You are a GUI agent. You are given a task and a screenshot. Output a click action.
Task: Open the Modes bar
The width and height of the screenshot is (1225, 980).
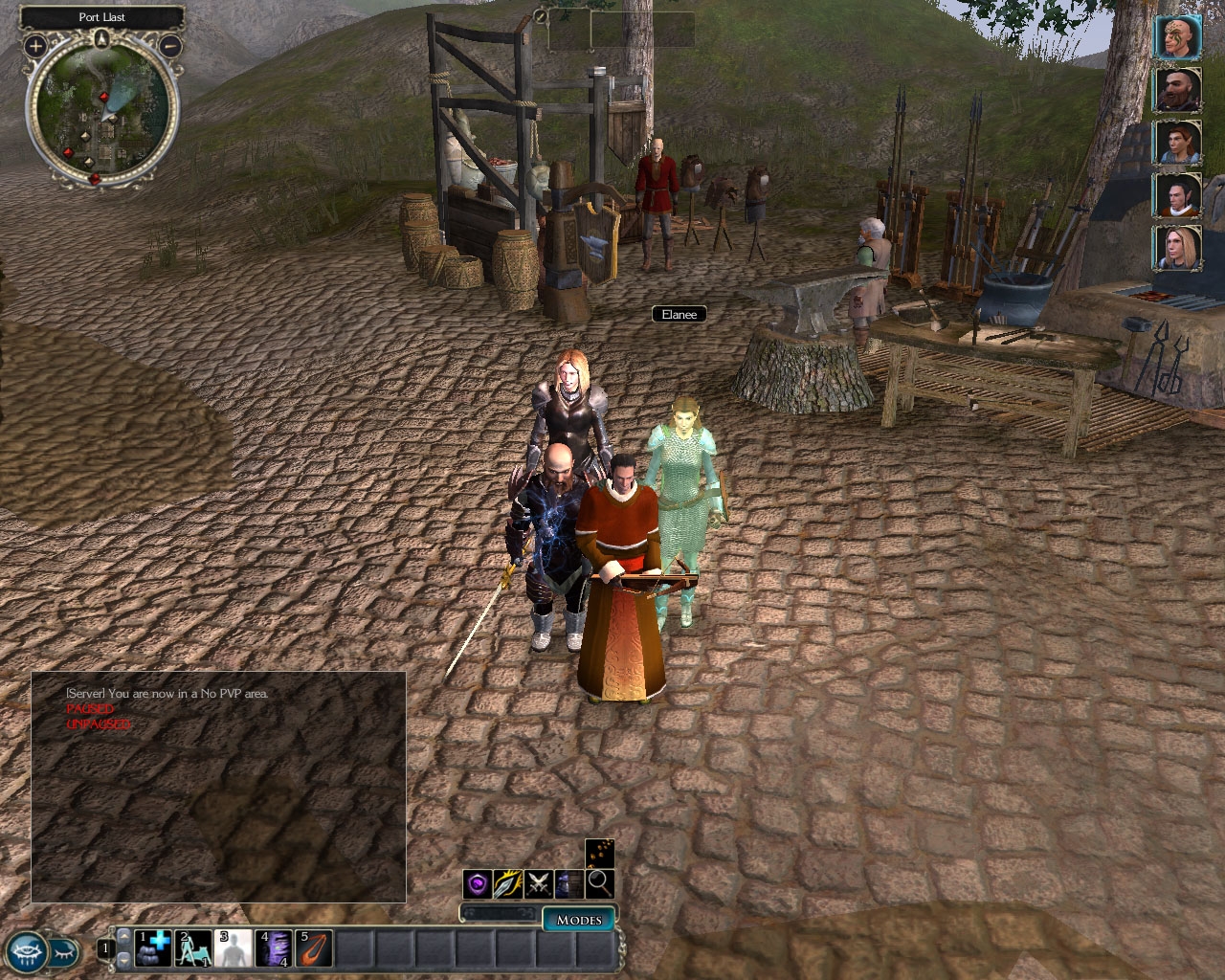click(x=579, y=920)
